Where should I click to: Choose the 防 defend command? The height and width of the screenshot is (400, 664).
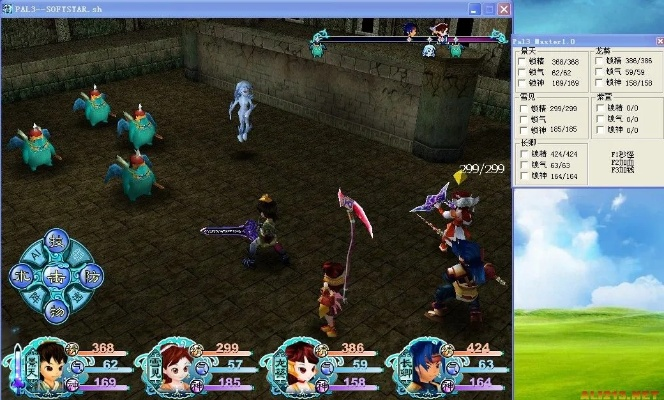click(92, 276)
